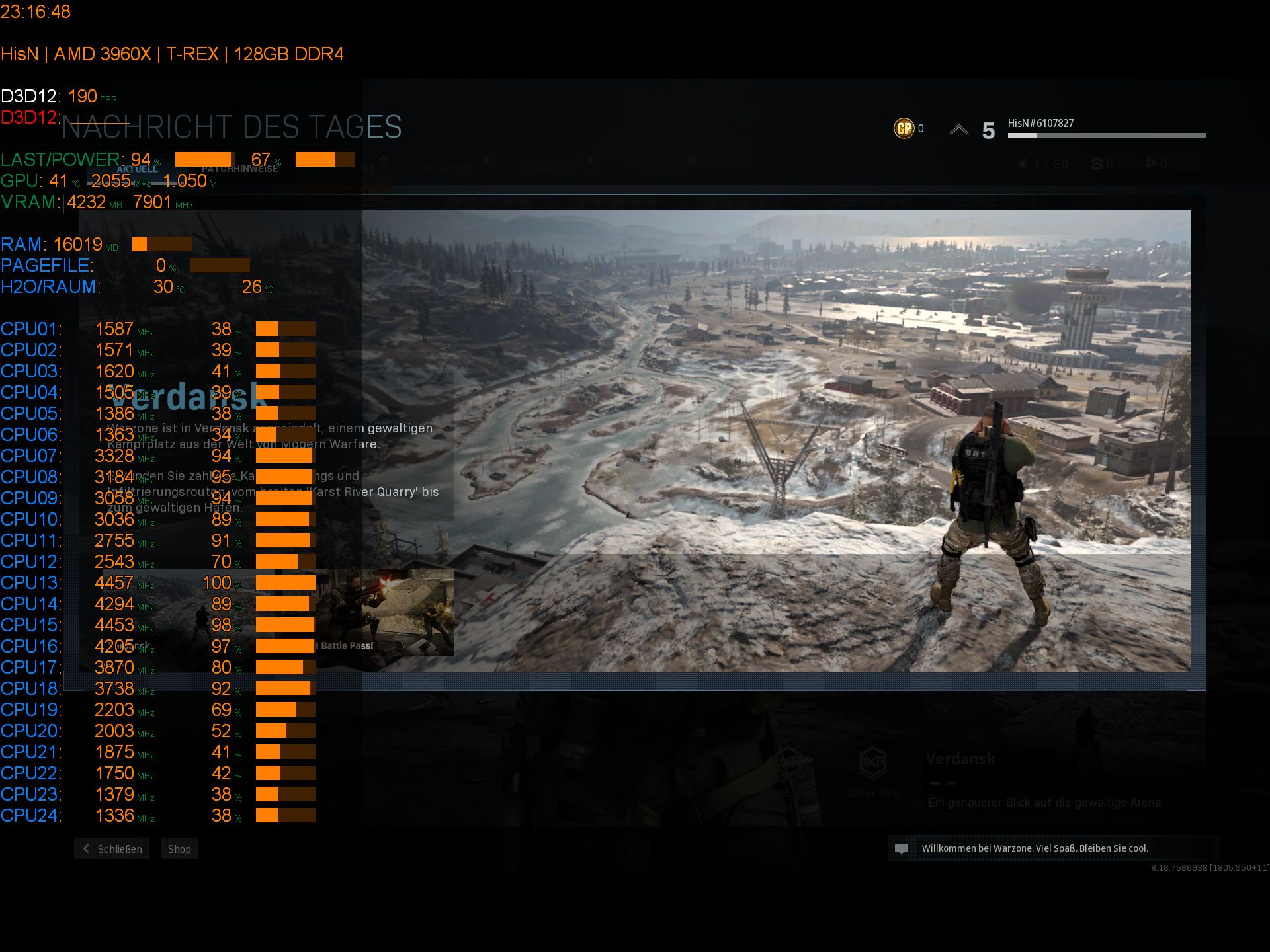1270x952 pixels.
Task: Select the back arrow icon beside Schließen
Action: click(85, 848)
